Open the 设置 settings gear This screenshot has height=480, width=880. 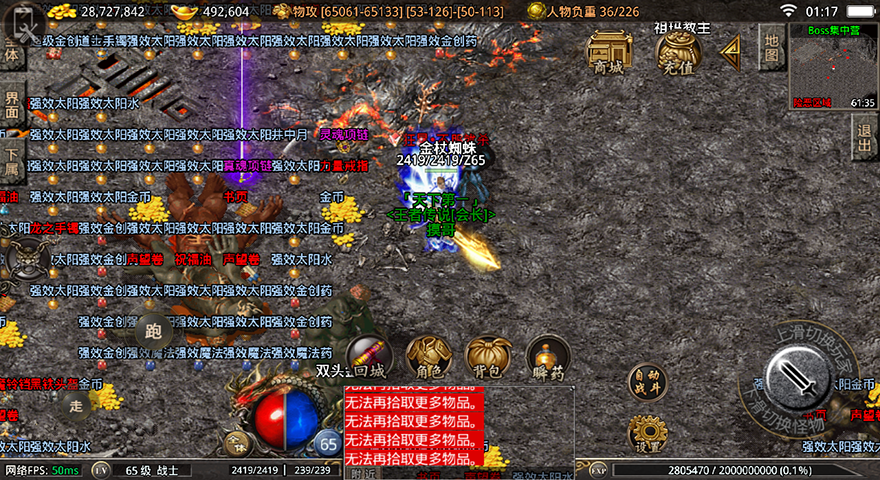646,434
